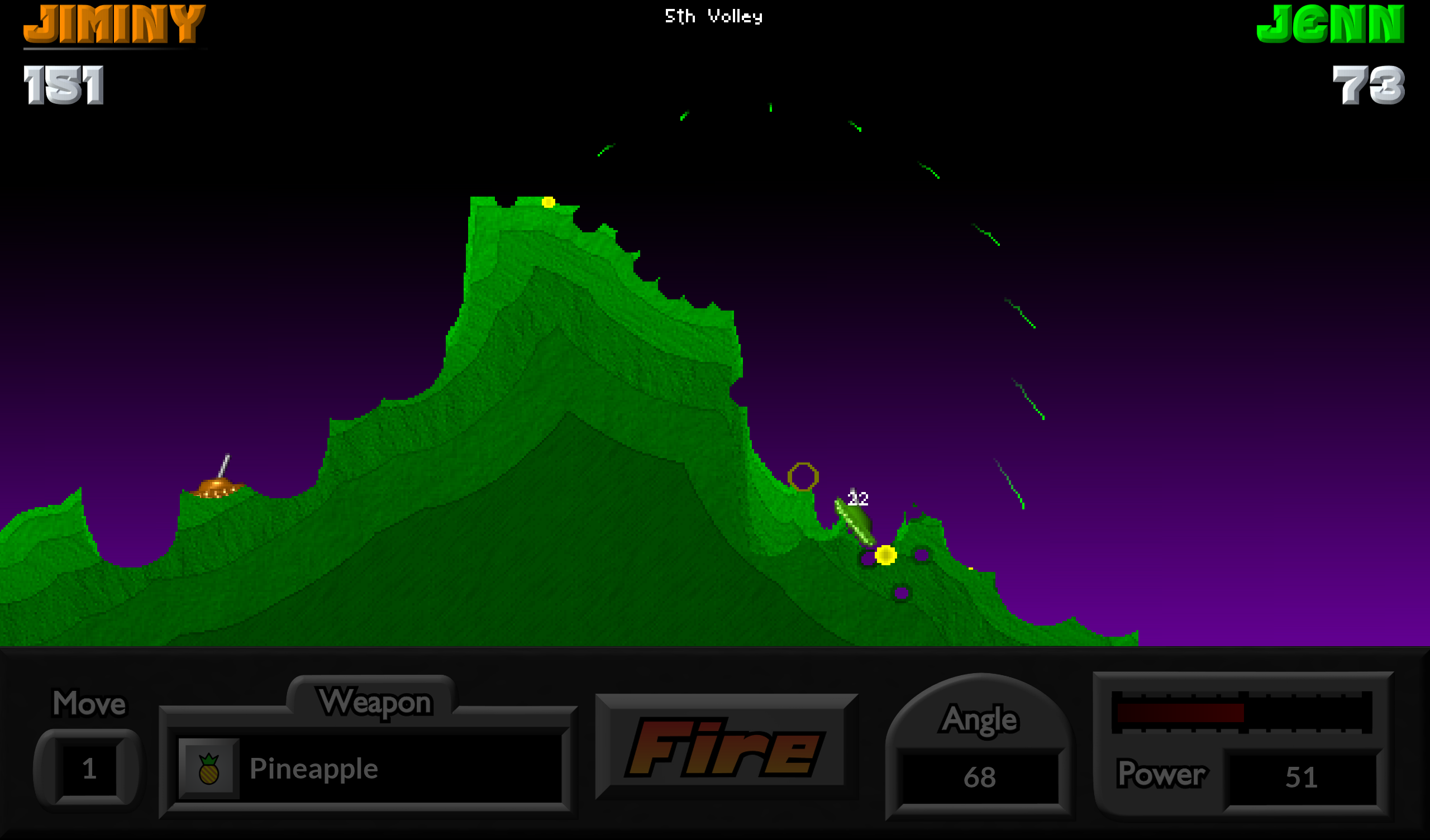Select the pineapple weapon icon
The height and width of the screenshot is (840, 1430).
click(209, 769)
